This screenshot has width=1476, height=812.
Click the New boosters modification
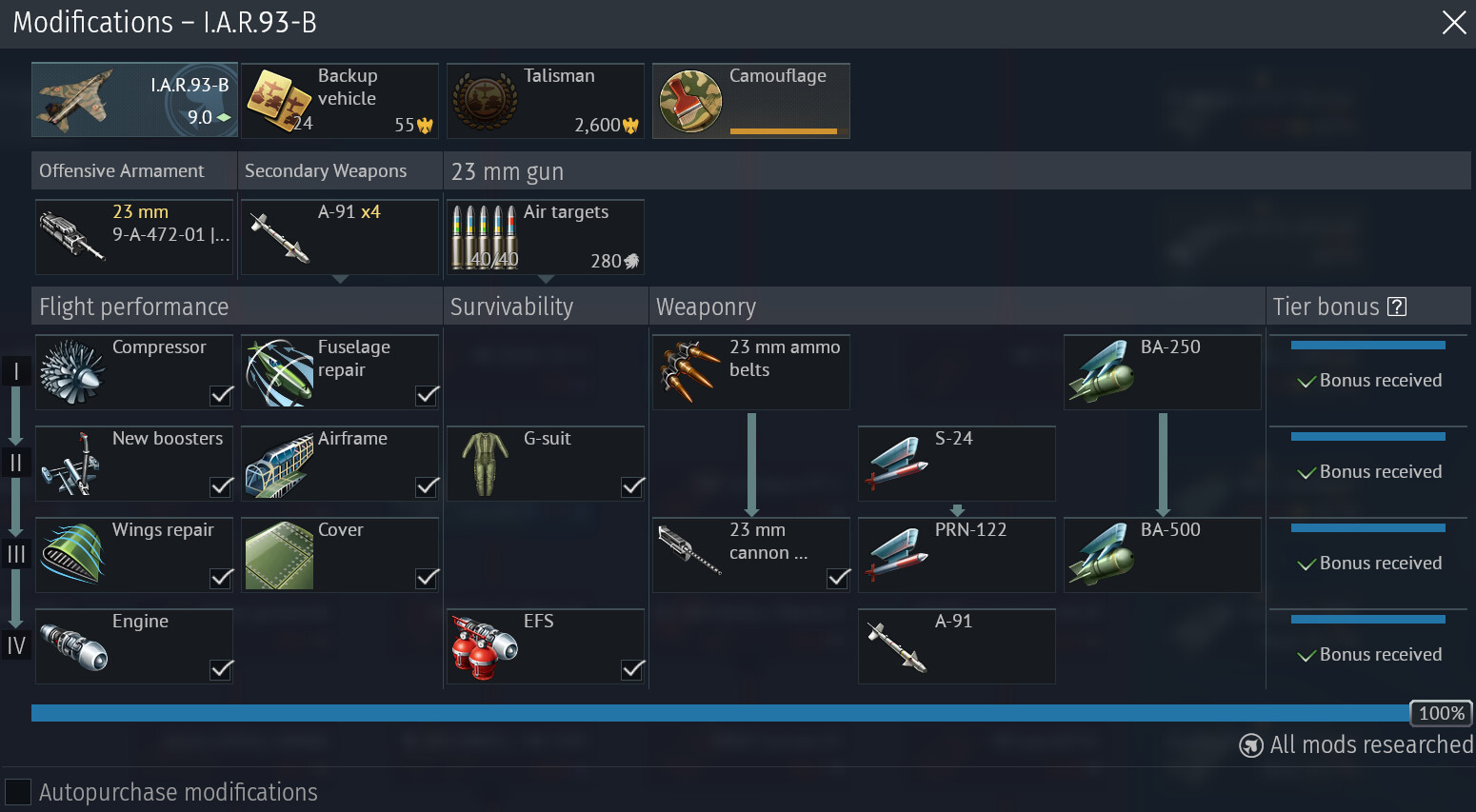click(x=134, y=464)
